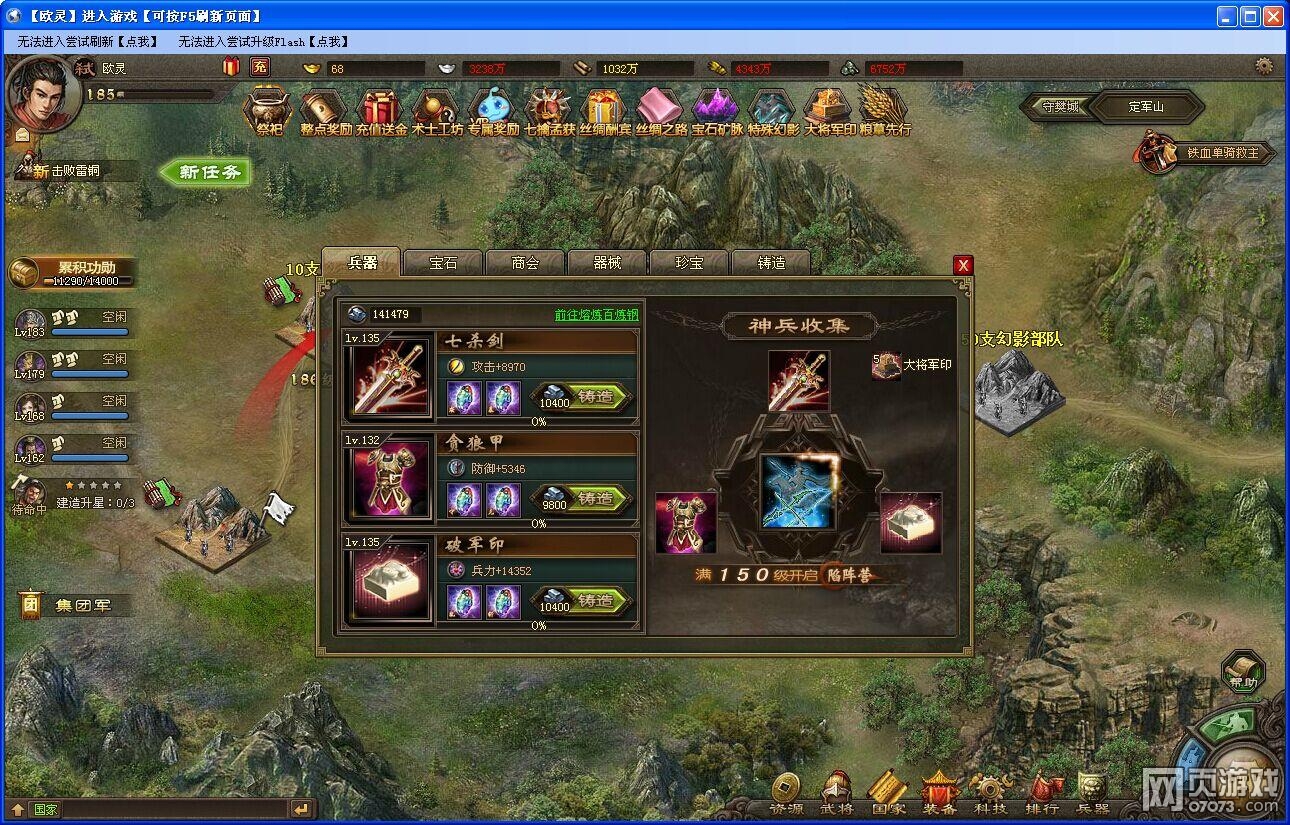Open the 商会 tab
The image size is (1290, 825).
pos(525,263)
